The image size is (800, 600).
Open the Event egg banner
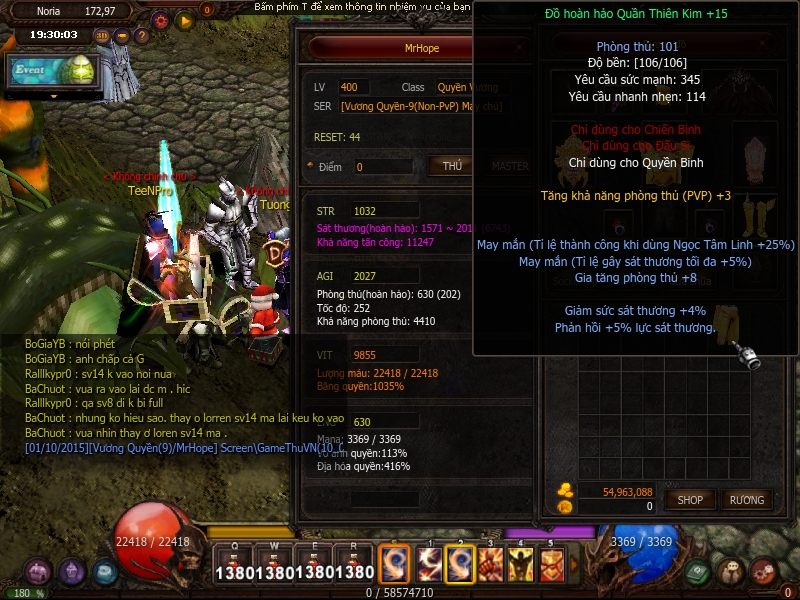click(x=52, y=69)
